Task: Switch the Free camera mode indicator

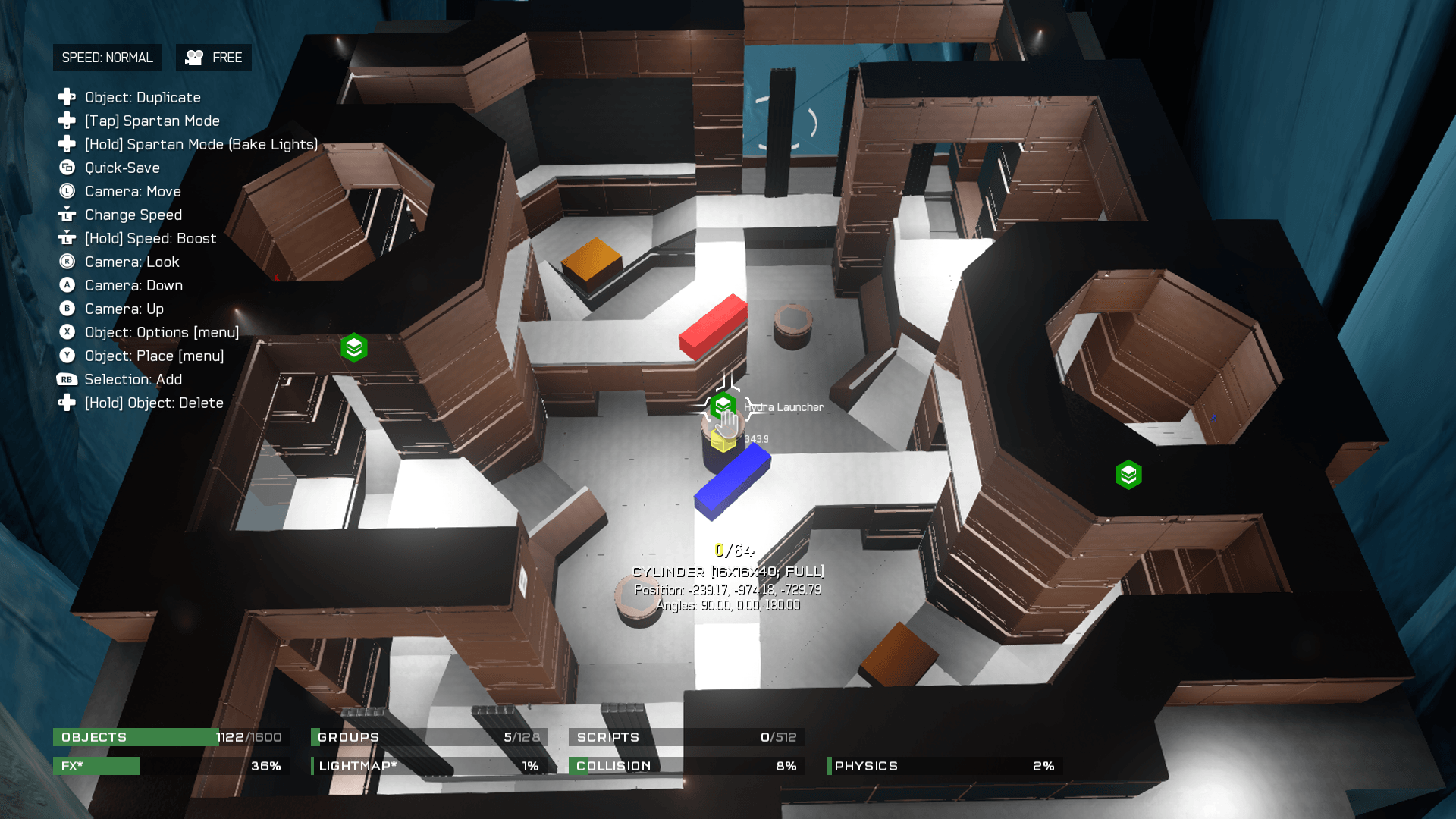Action: point(214,58)
